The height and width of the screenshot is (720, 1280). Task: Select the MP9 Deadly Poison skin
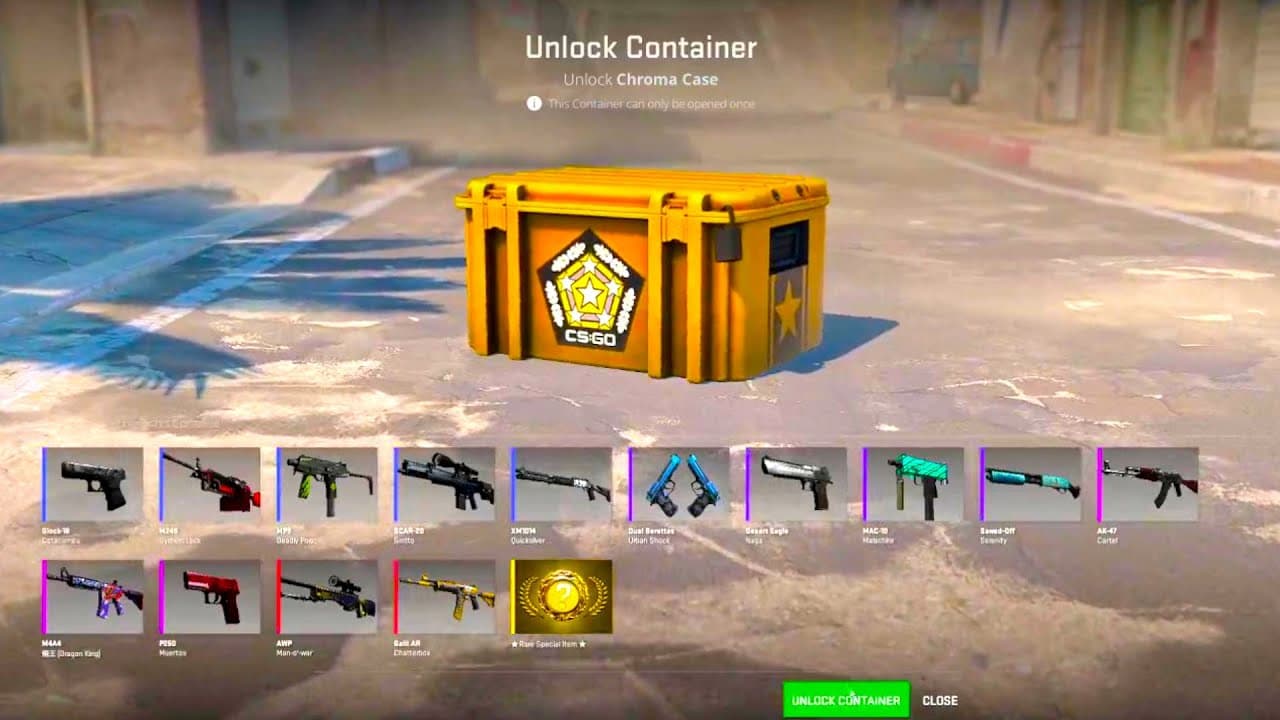(325, 485)
